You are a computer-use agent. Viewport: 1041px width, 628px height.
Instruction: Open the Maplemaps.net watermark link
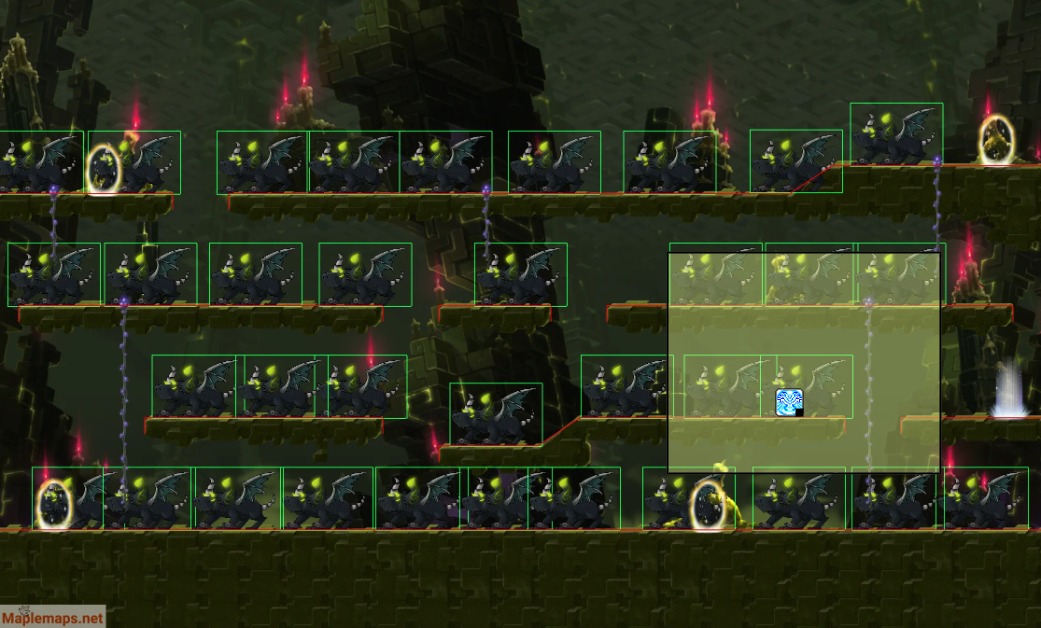point(52,617)
